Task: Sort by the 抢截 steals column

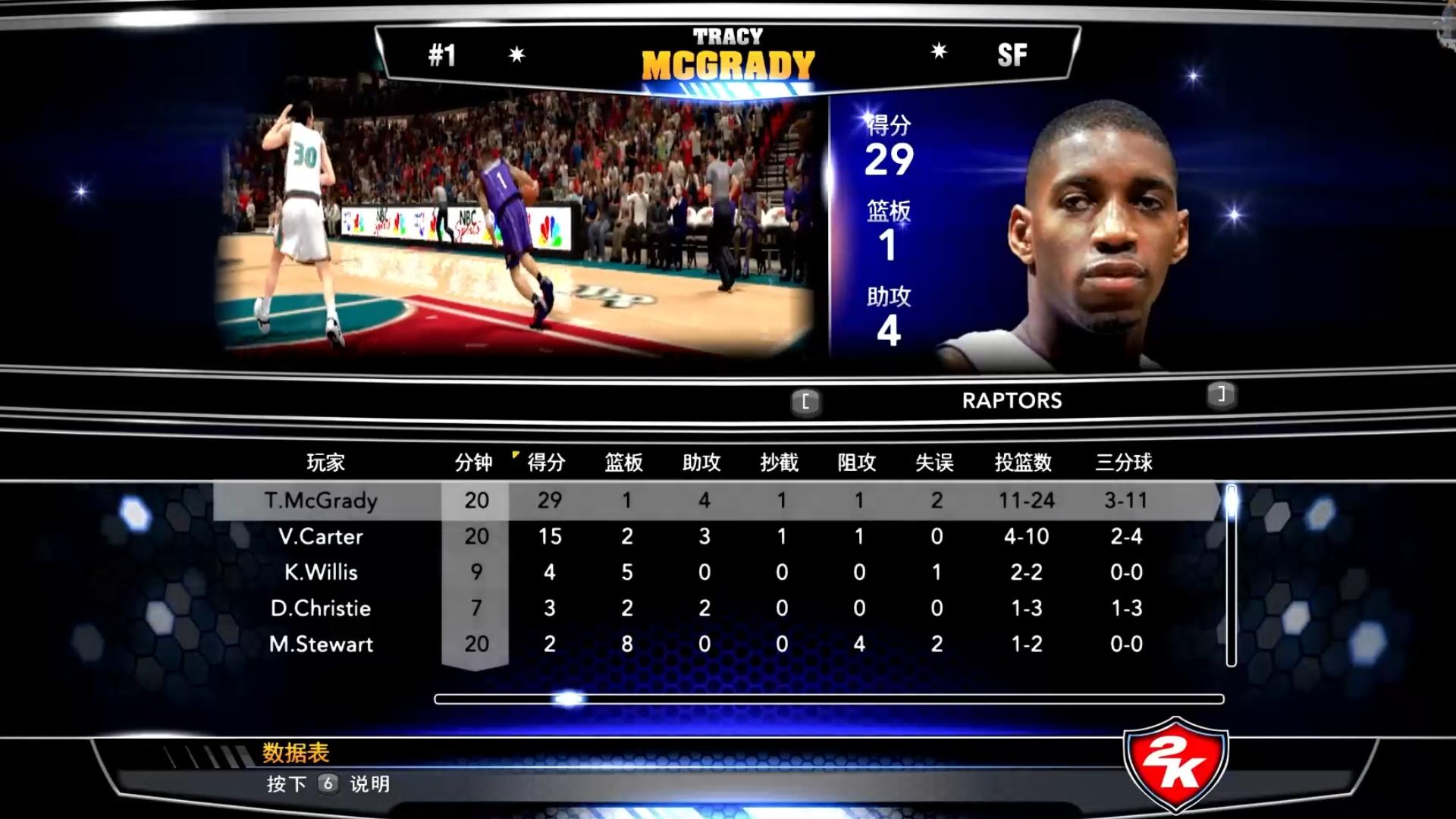Action: [x=780, y=462]
